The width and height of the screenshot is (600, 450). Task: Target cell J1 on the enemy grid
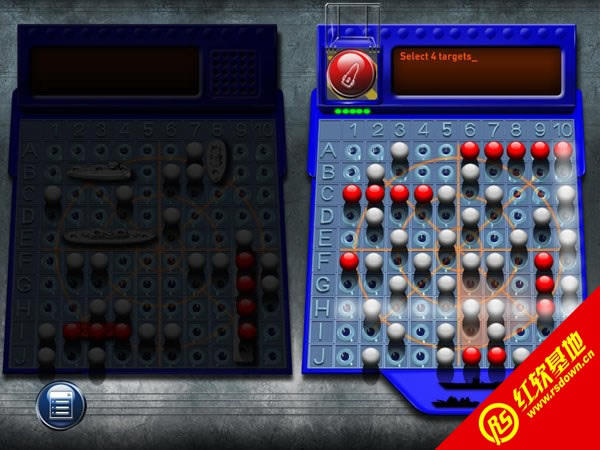tap(351, 354)
